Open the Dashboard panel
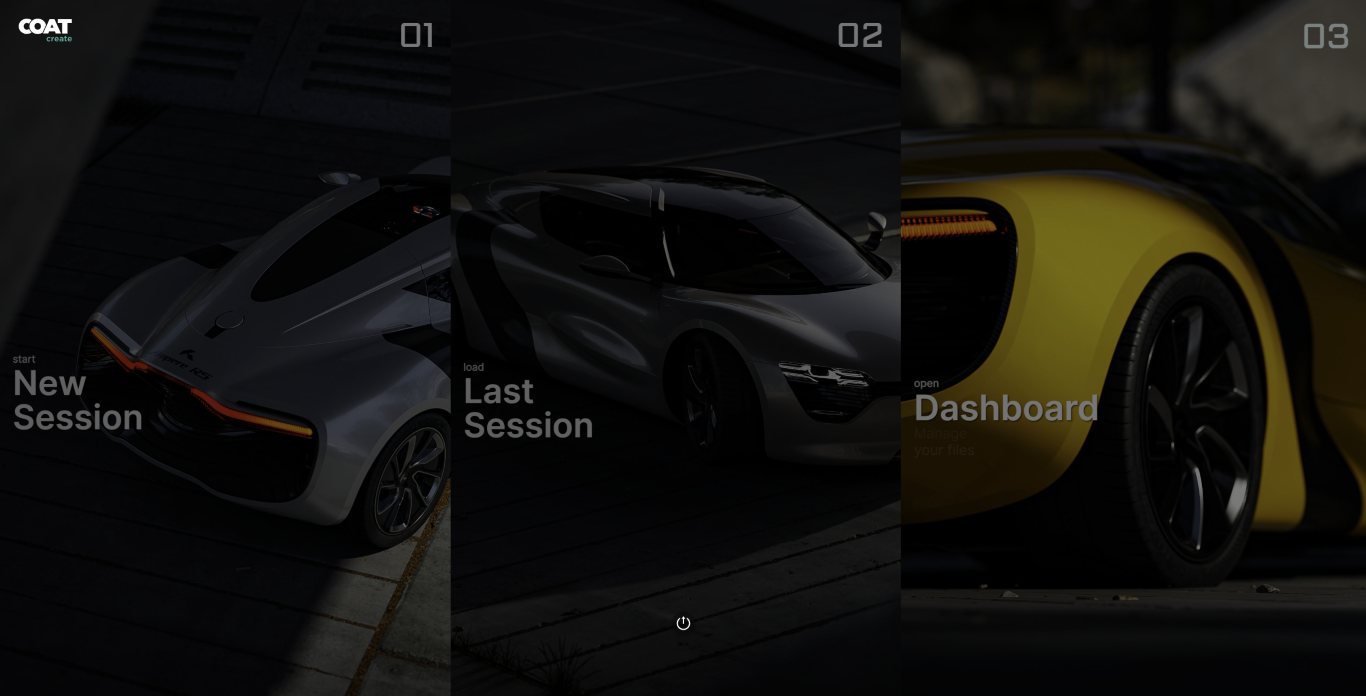The height and width of the screenshot is (696, 1366). coord(1006,408)
